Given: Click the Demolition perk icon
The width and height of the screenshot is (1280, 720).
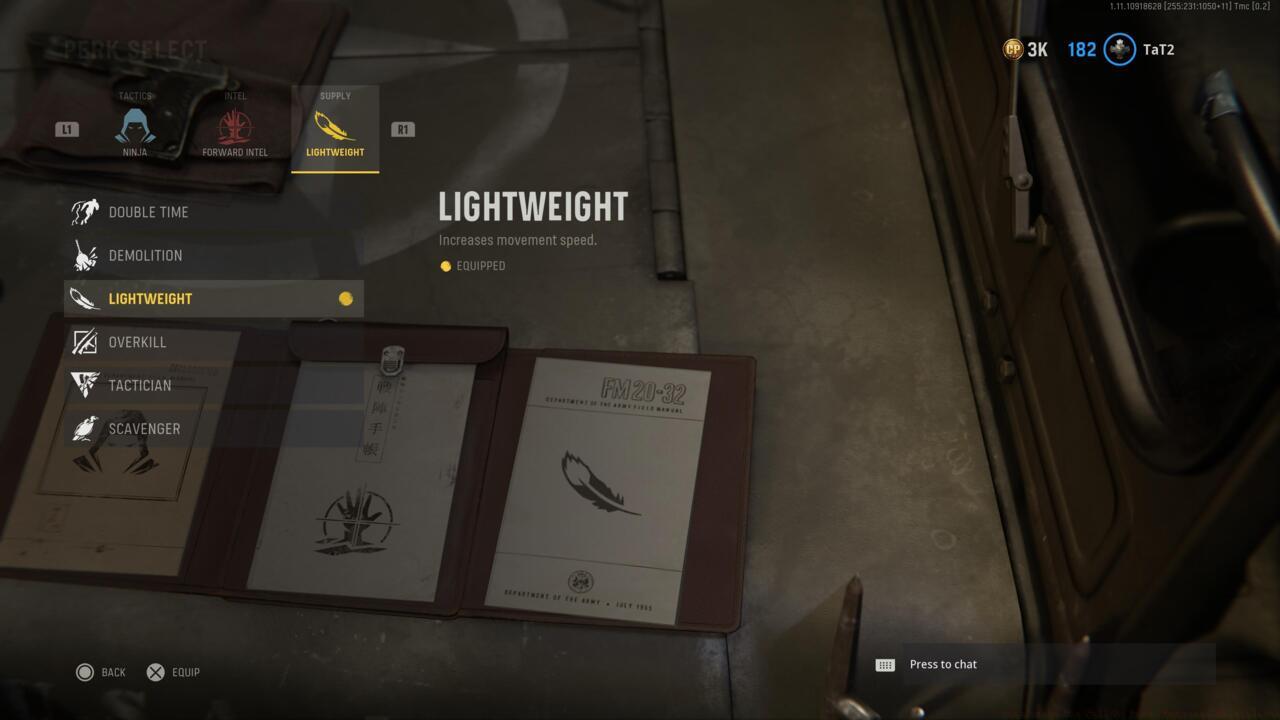Looking at the screenshot, I should 85,255.
